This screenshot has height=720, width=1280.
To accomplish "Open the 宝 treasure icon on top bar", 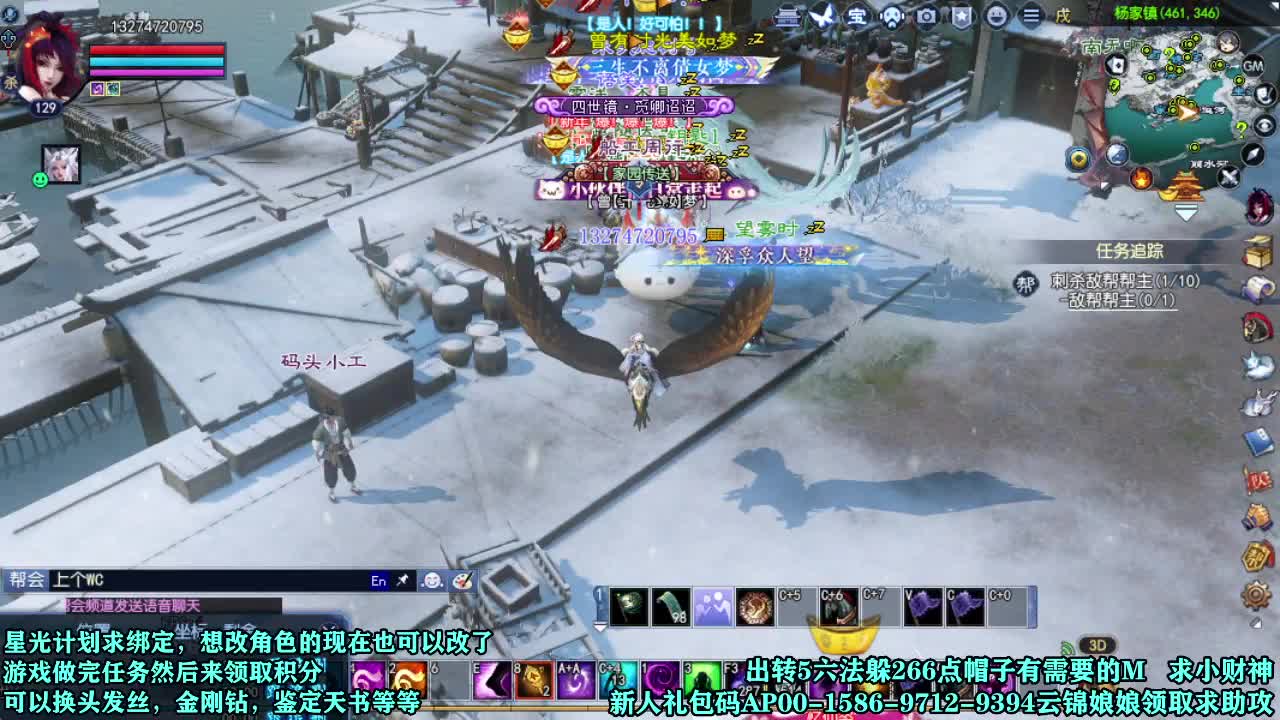I will [858, 14].
